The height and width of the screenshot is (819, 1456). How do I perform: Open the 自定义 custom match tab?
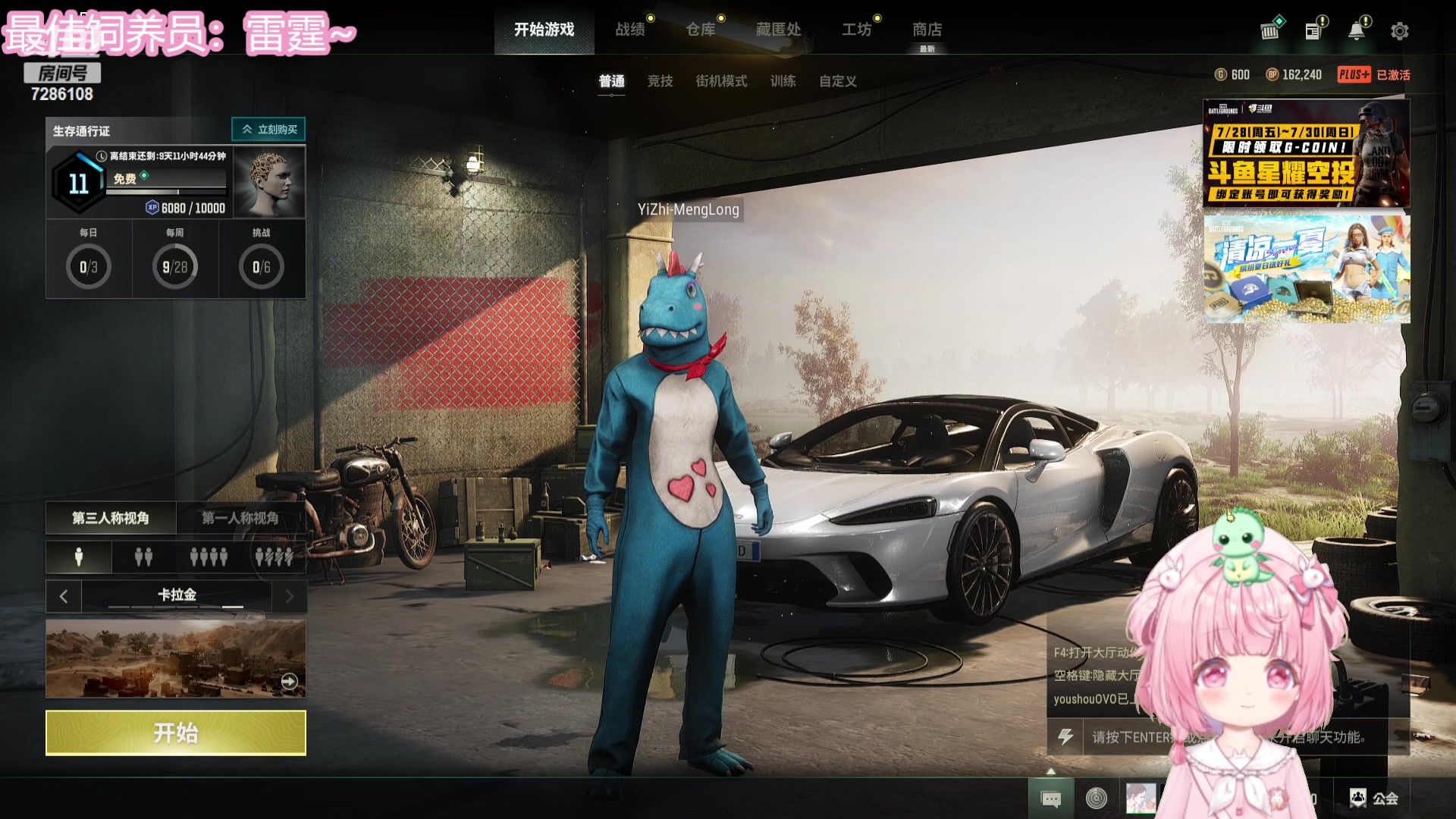click(837, 81)
